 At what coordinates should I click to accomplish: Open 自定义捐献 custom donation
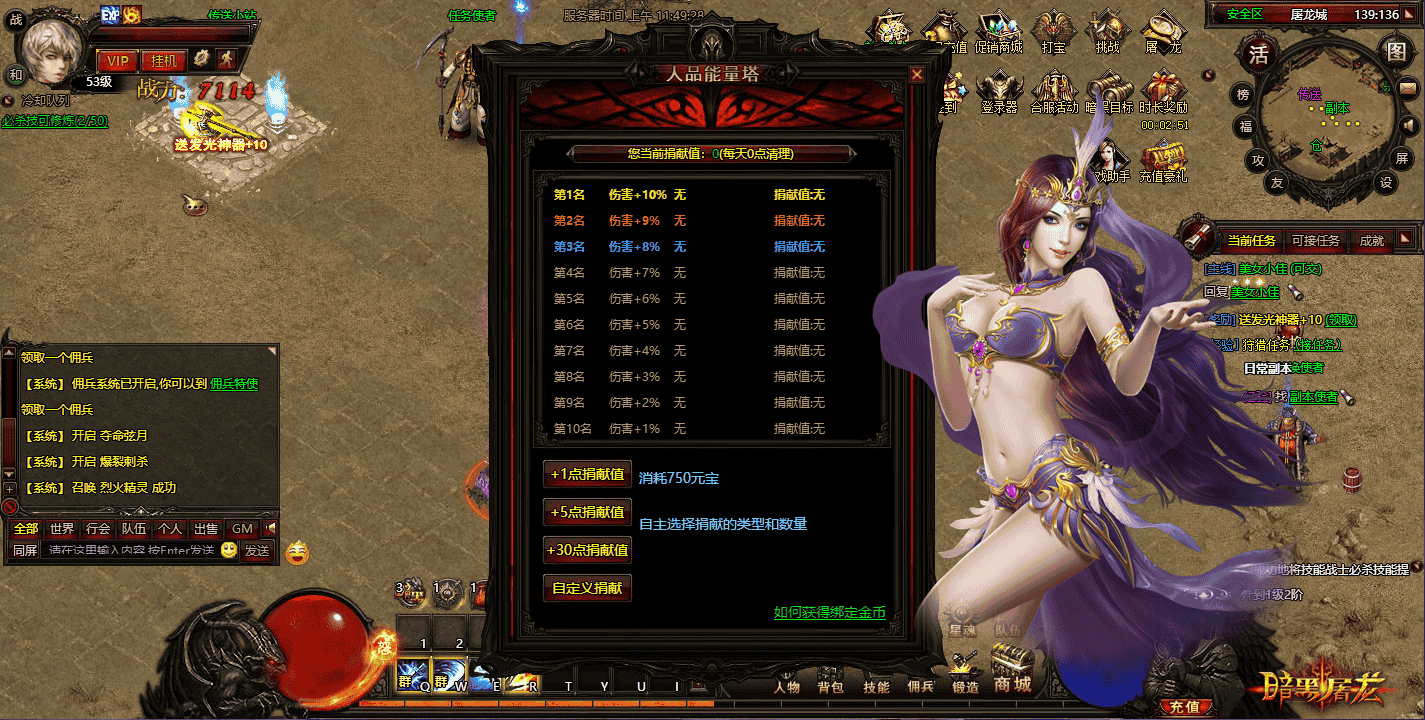(x=587, y=588)
